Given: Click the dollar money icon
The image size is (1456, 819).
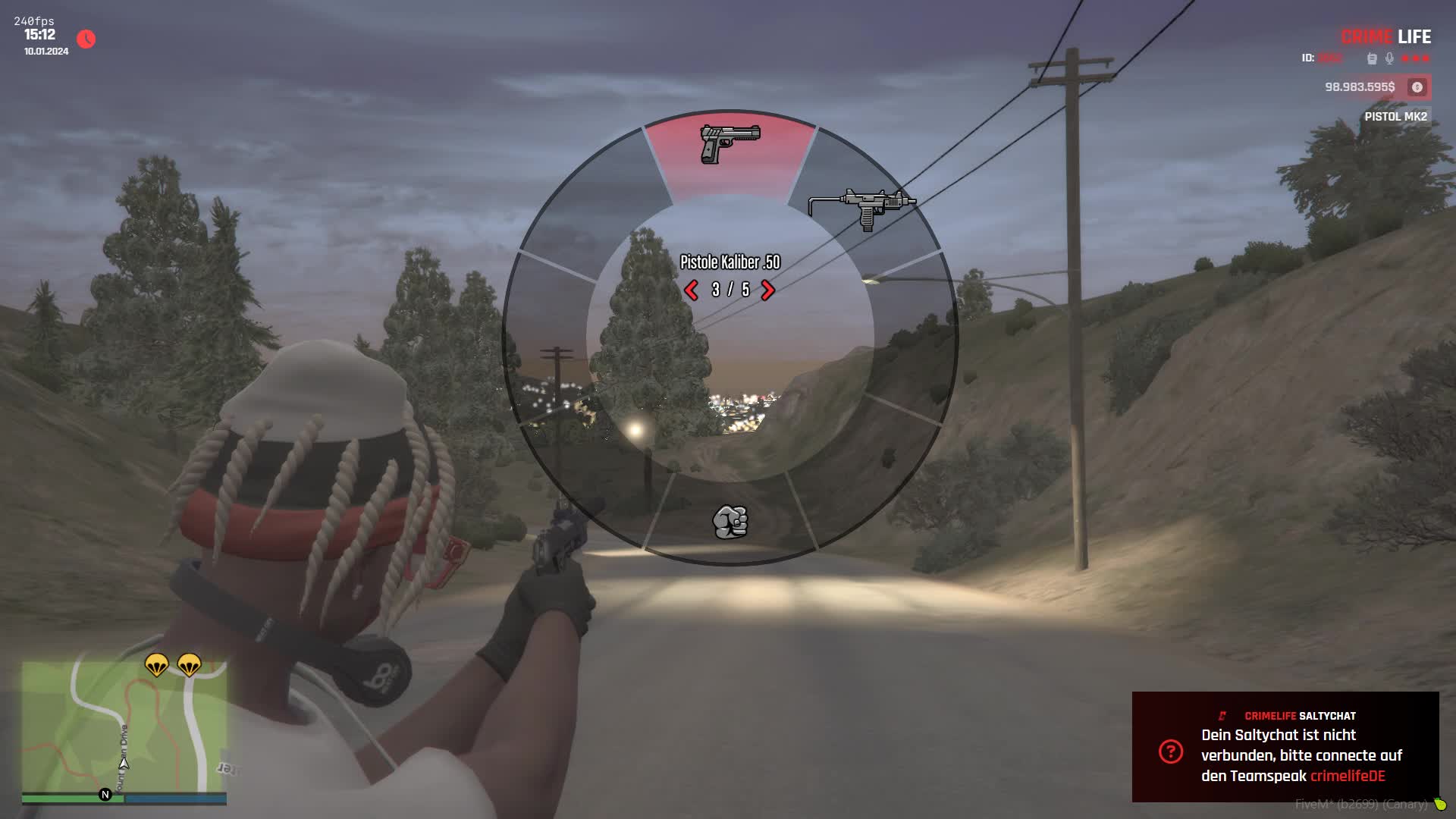Looking at the screenshot, I should click(1417, 87).
